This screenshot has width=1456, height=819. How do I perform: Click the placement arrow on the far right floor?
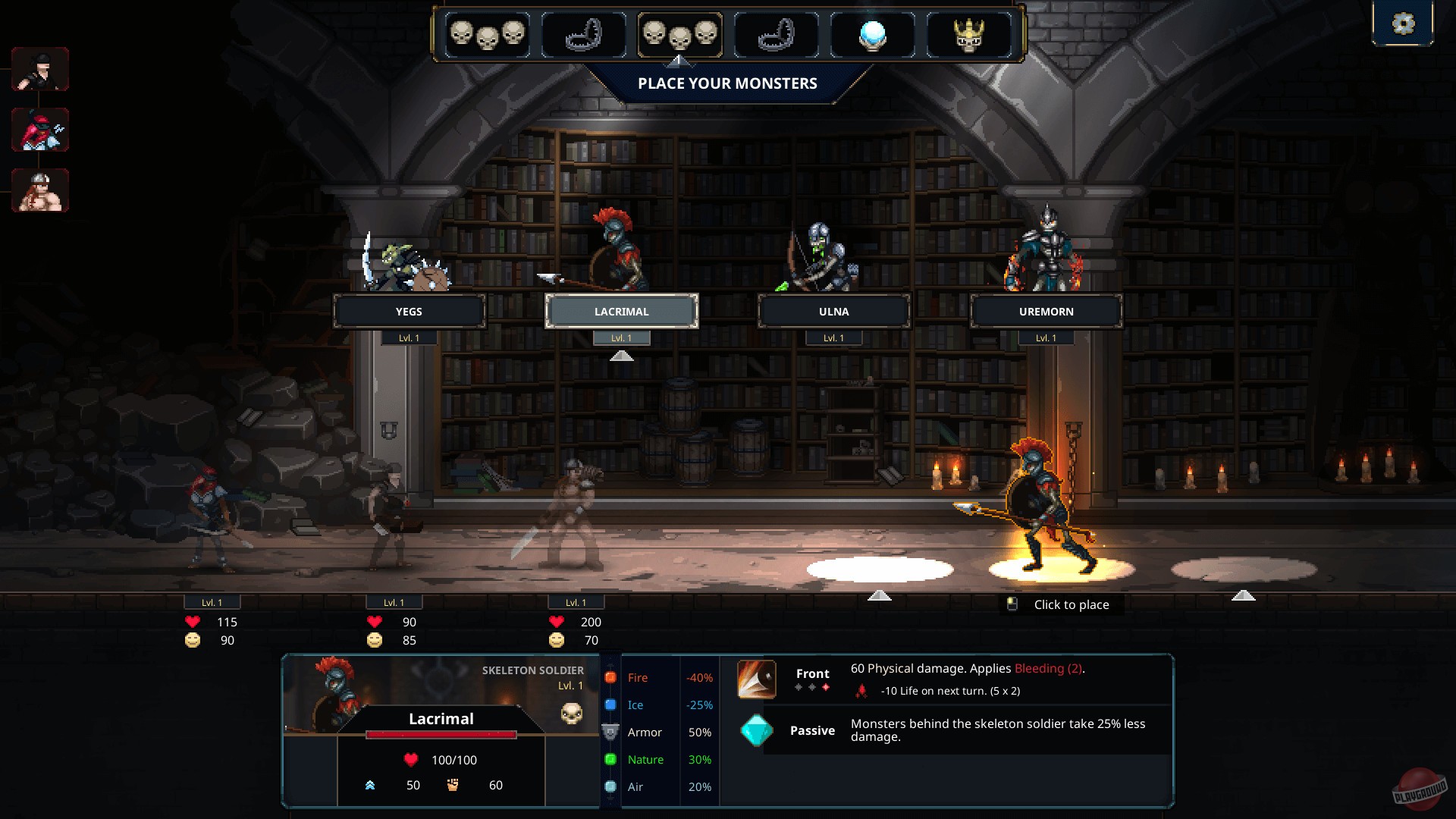point(1244,596)
